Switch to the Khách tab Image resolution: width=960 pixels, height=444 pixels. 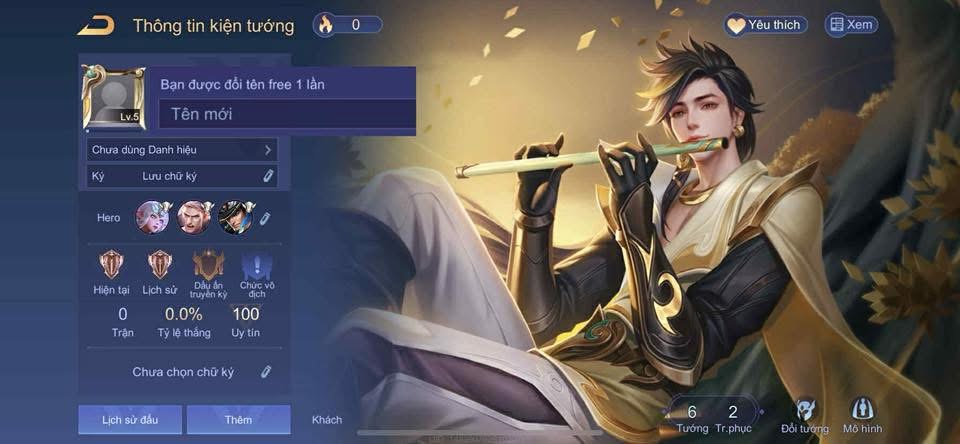coord(327,420)
